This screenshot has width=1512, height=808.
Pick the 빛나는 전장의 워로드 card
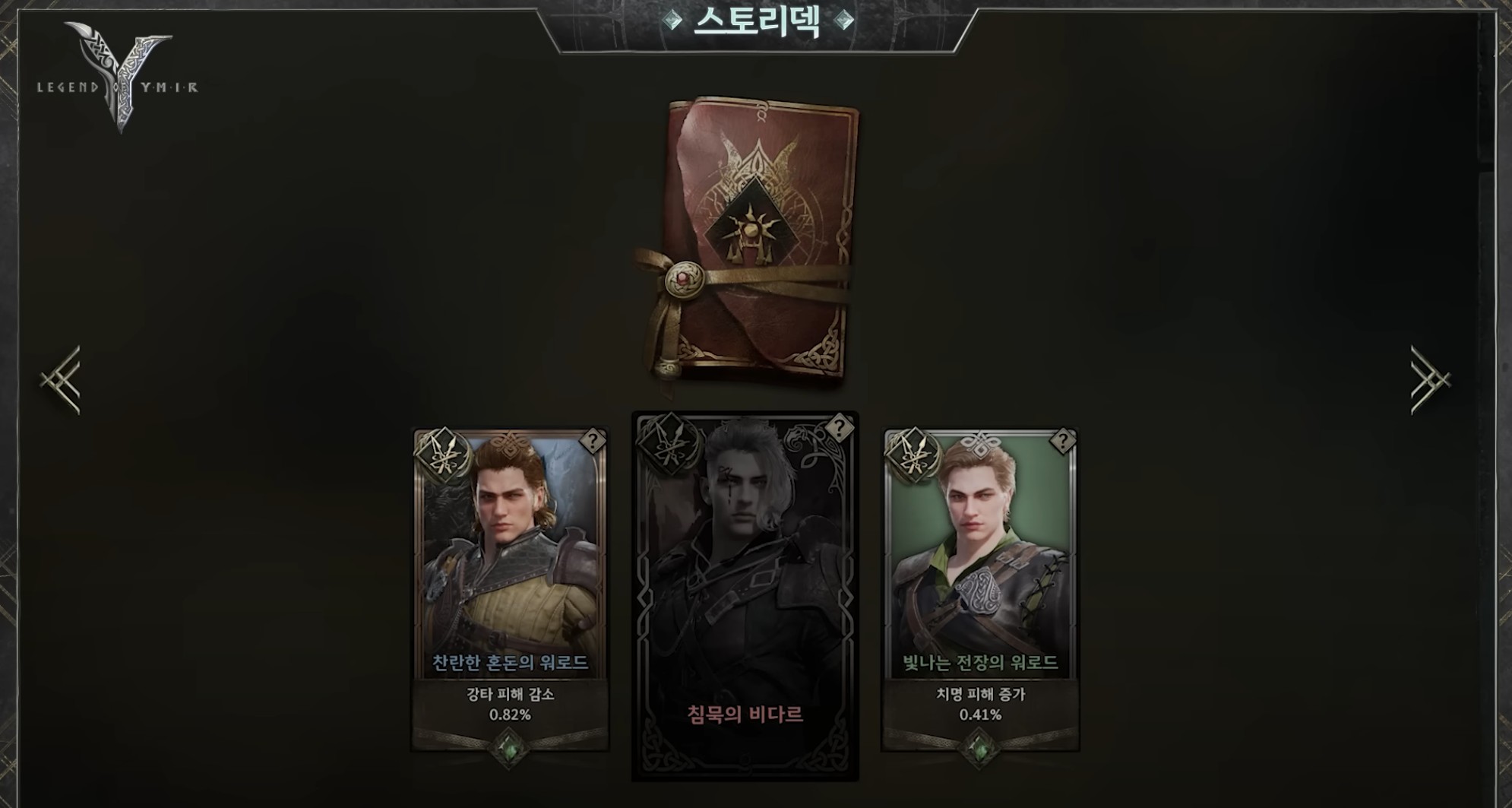coord(979,578)
